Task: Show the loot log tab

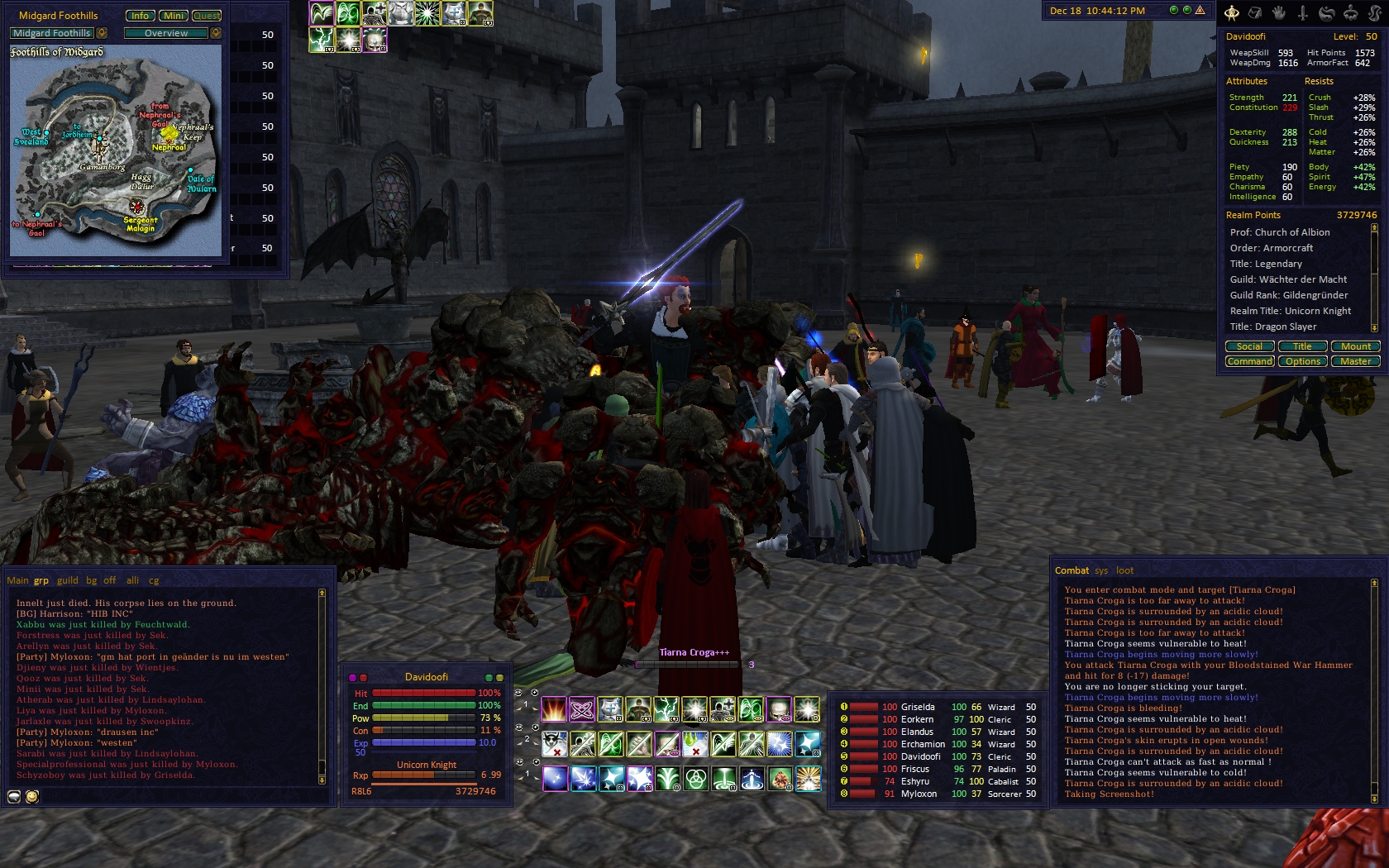Action: coord(1124,570)
